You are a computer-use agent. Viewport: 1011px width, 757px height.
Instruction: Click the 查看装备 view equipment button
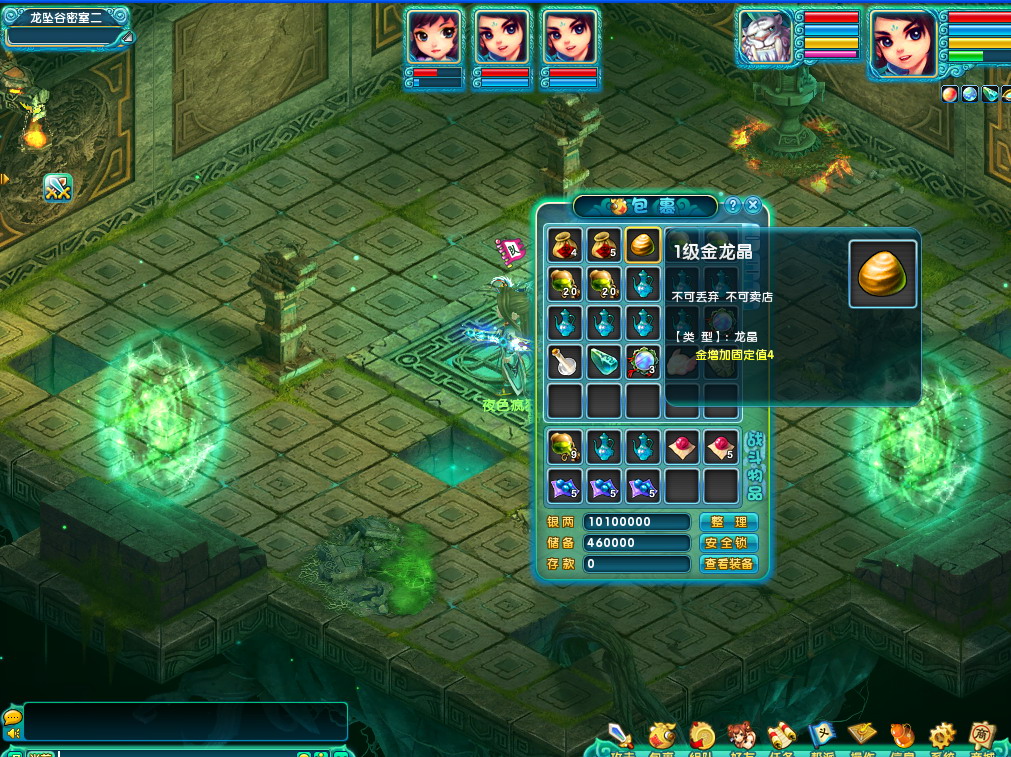pos(728,564)
